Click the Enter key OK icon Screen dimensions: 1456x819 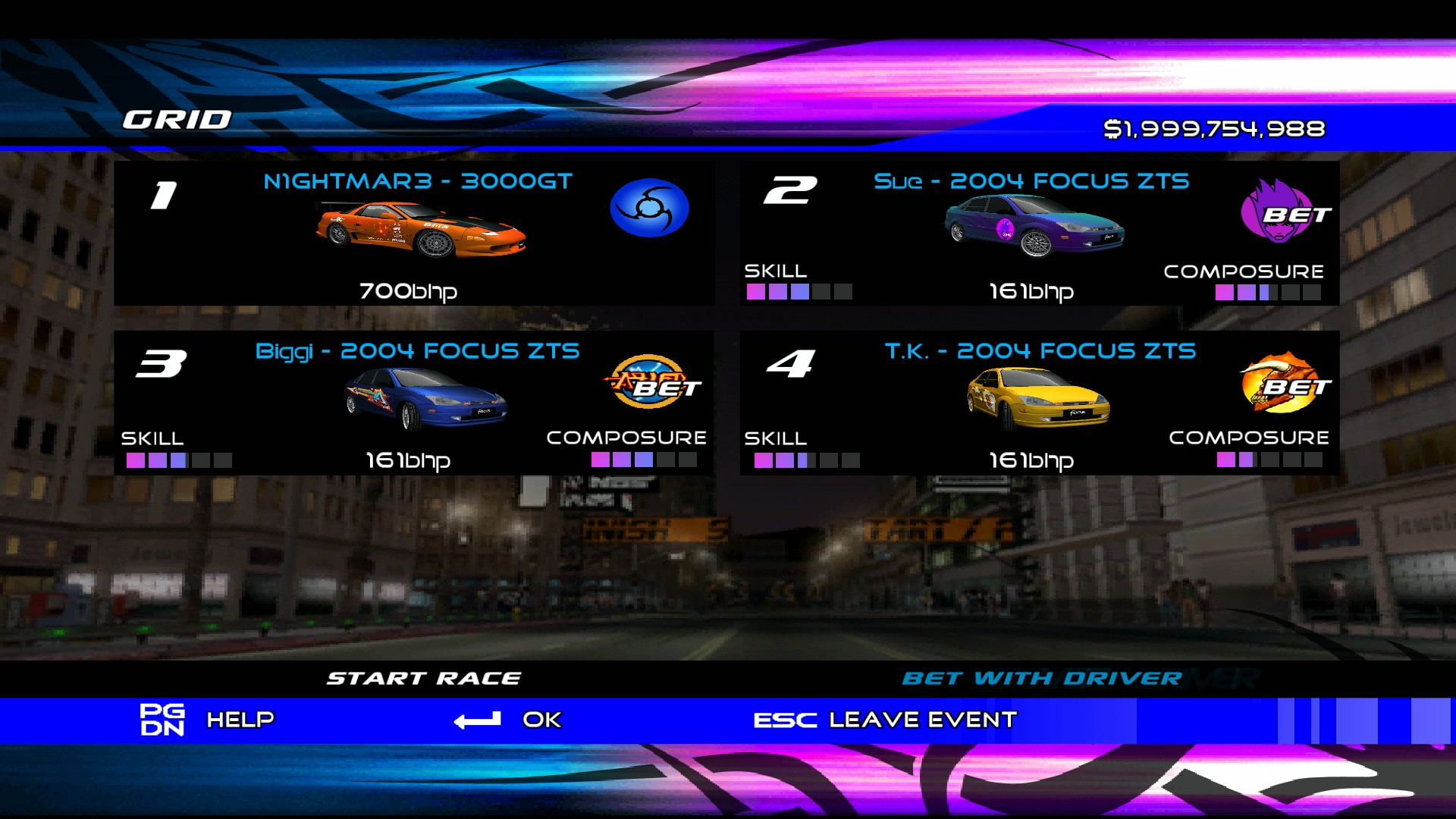pos(478,718)
